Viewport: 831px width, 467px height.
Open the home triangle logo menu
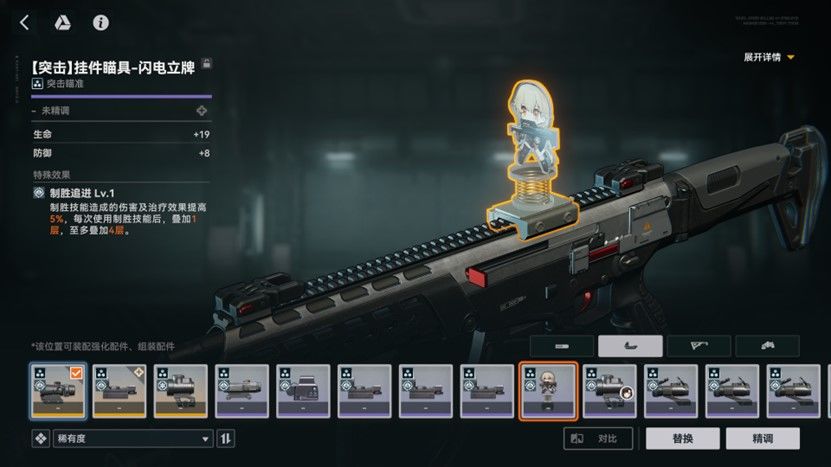pyautogui.click(x=61, y=22)
